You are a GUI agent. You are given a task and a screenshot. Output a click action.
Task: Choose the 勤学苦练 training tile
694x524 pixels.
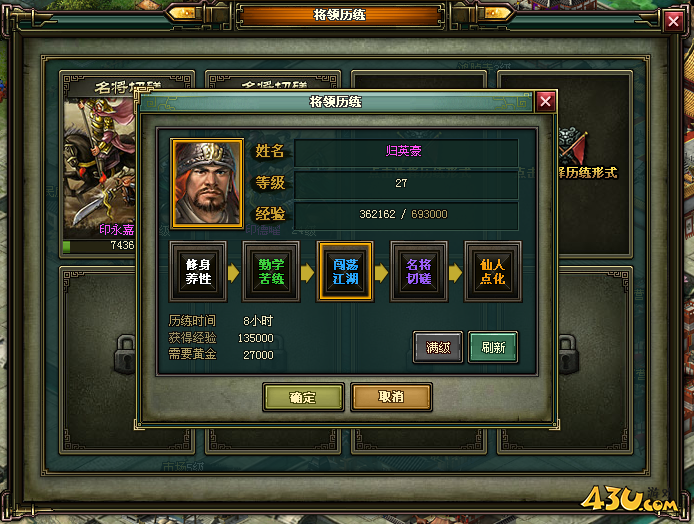[x=272, y=271]
